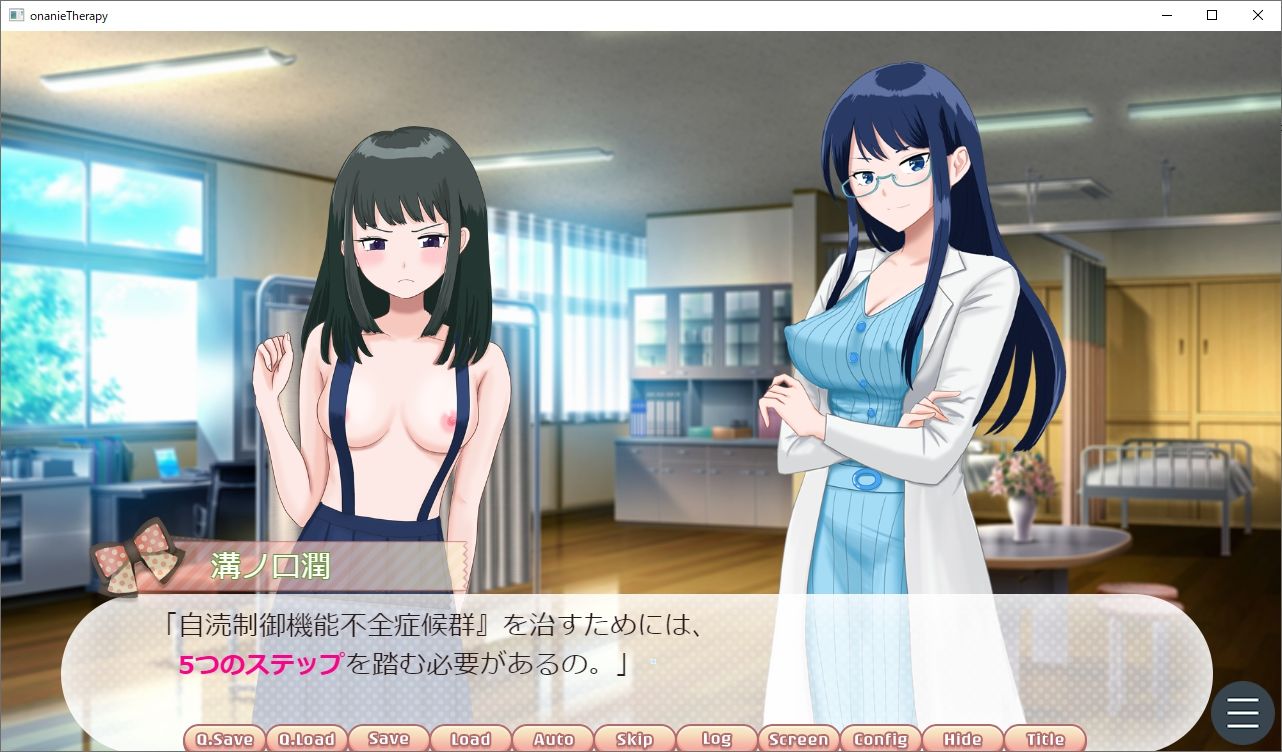Open the message Log history
This screenshot has width=1282, height=752.
coord(716,738)
